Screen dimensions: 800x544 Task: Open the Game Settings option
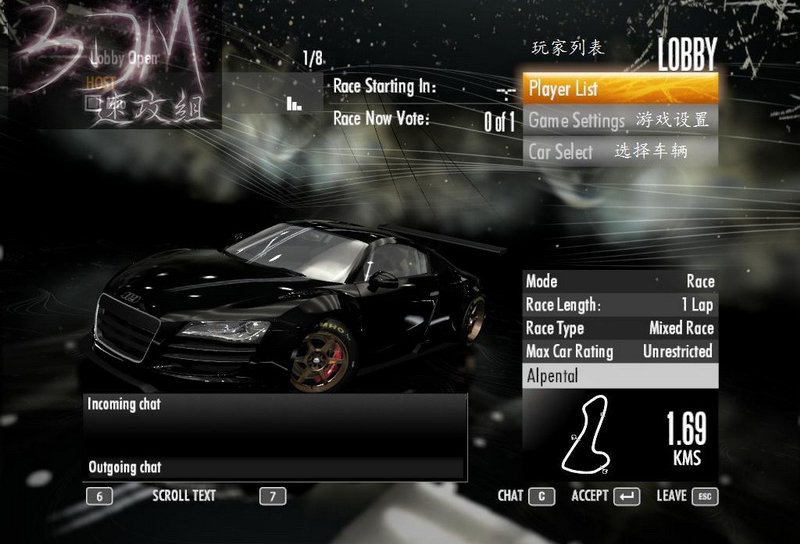[619, 120]
